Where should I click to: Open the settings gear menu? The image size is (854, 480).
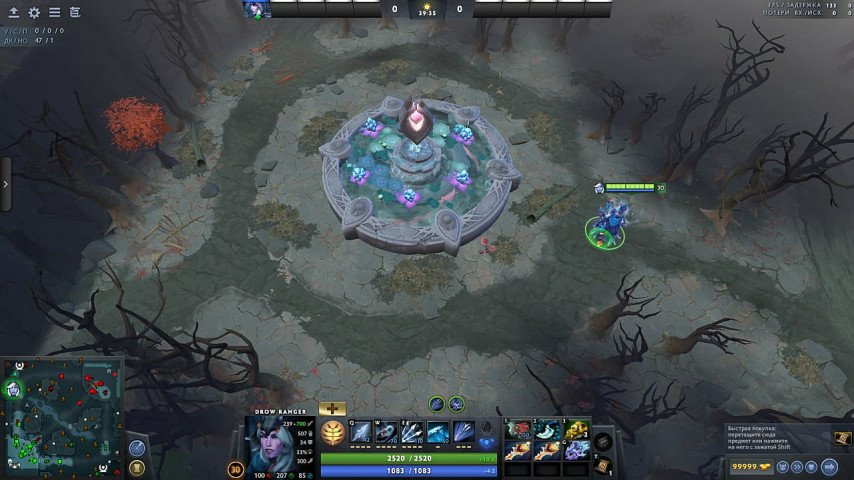(x=34, y=13)
